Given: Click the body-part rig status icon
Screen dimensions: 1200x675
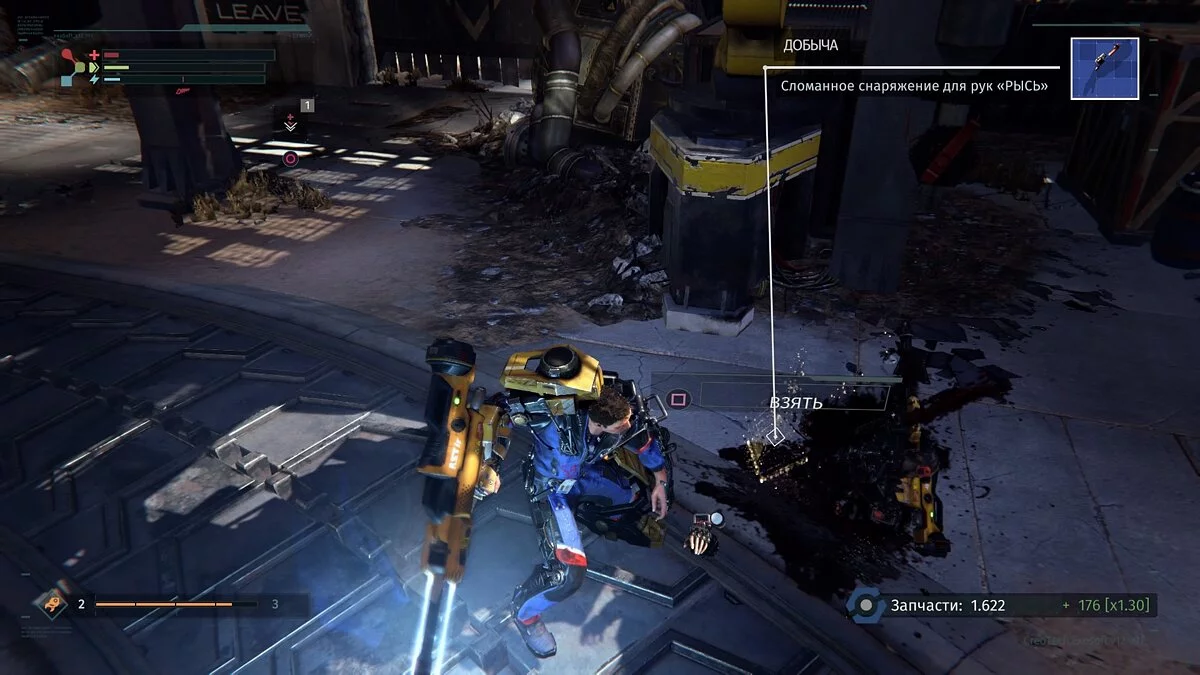Looking at the screenshot, I should tap(72, 66).
